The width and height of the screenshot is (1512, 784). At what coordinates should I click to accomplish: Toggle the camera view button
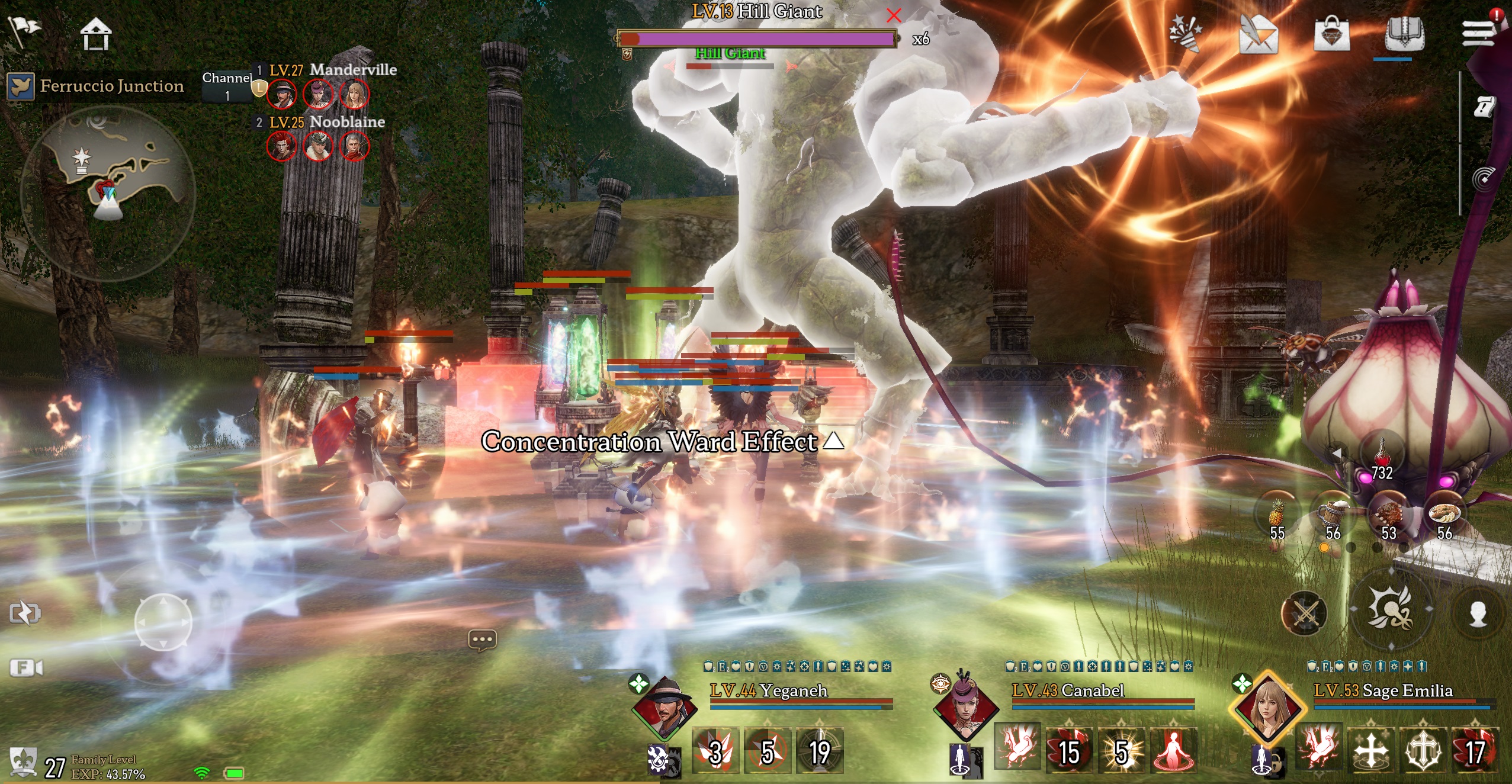click(x=27, y=668)
